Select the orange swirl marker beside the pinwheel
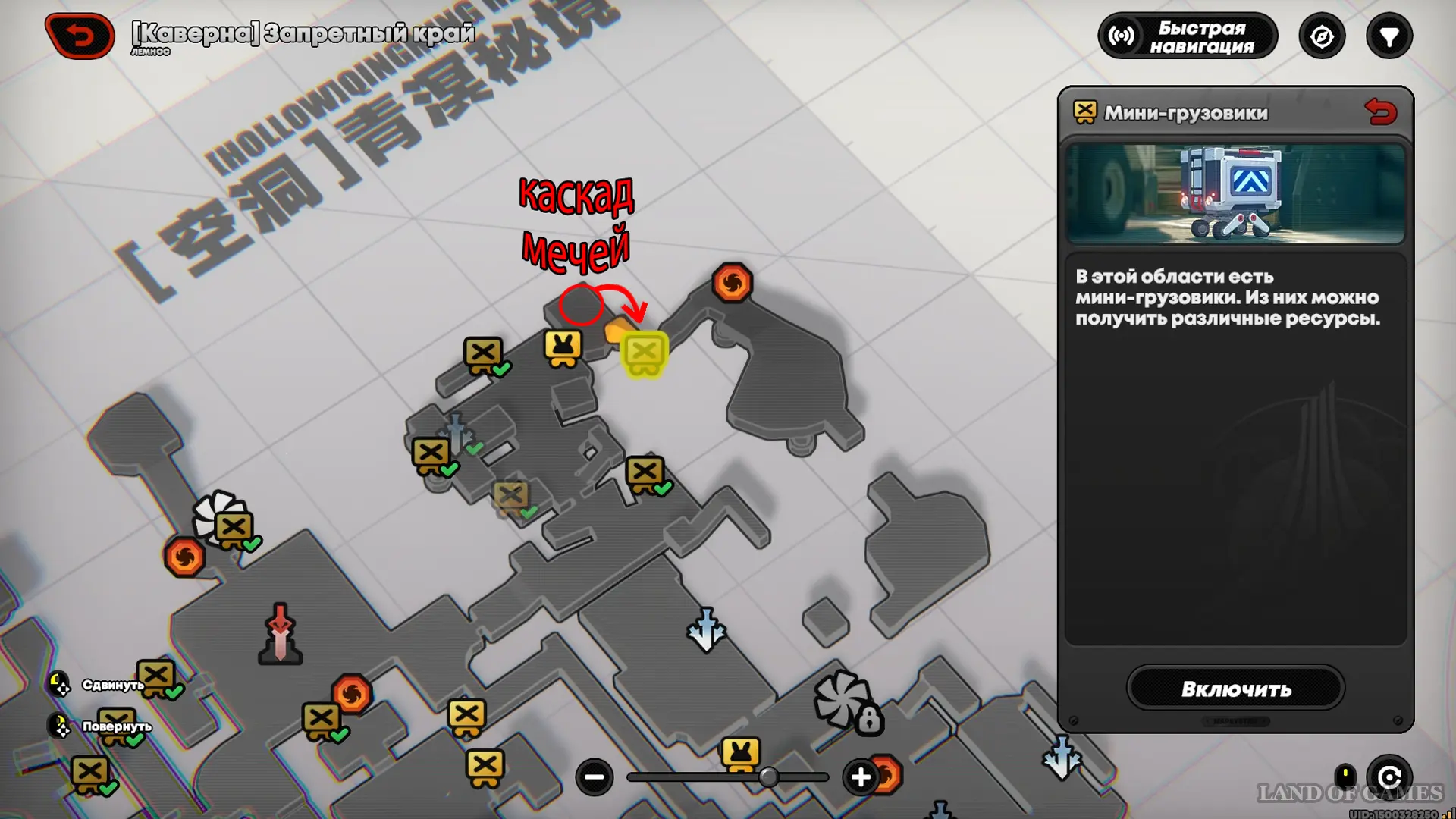The height and width of the screenshot is (819, 1456). click(x=184, y=557)
